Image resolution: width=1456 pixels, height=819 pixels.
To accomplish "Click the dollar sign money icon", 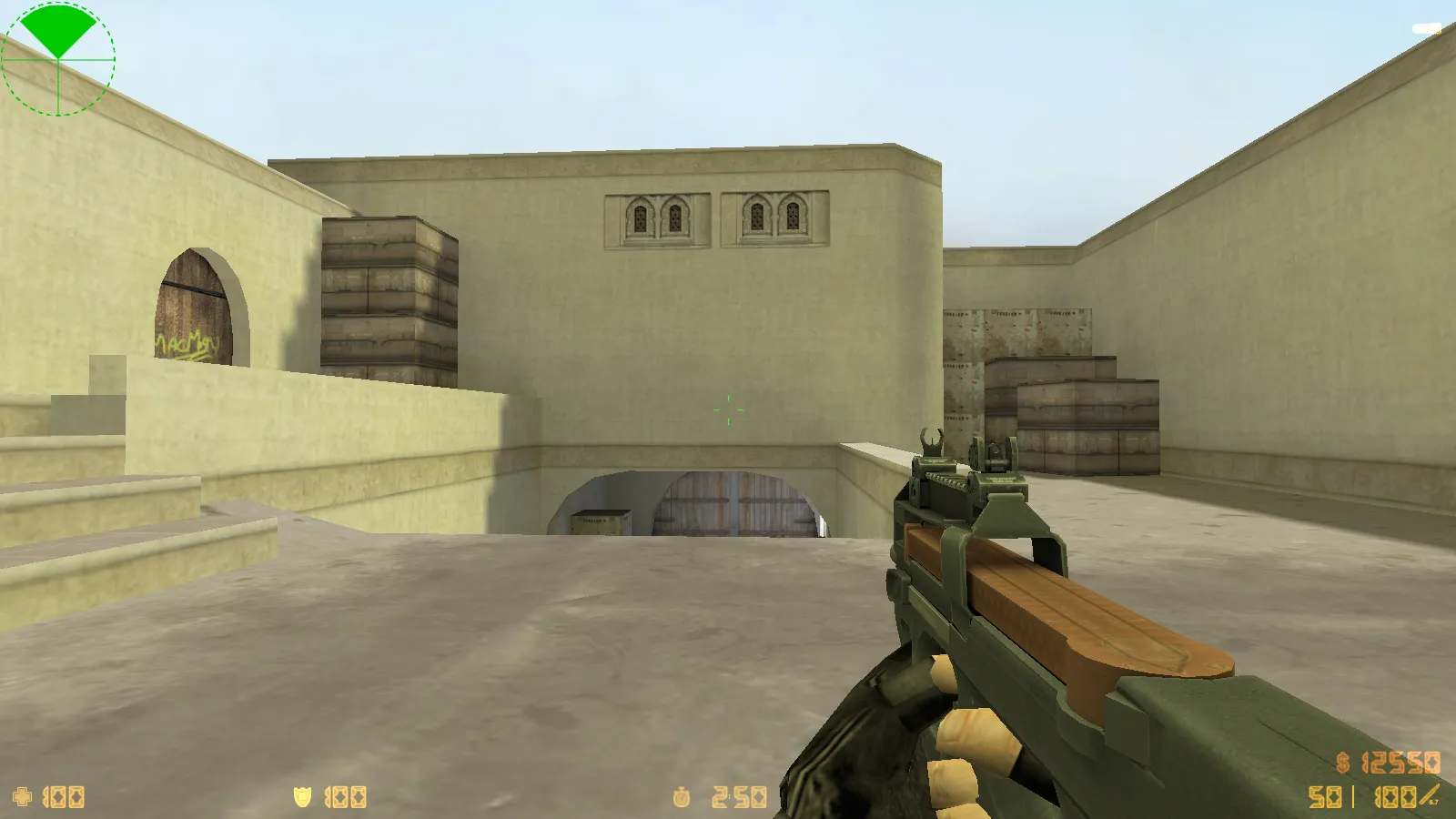I will (1341, 763).
